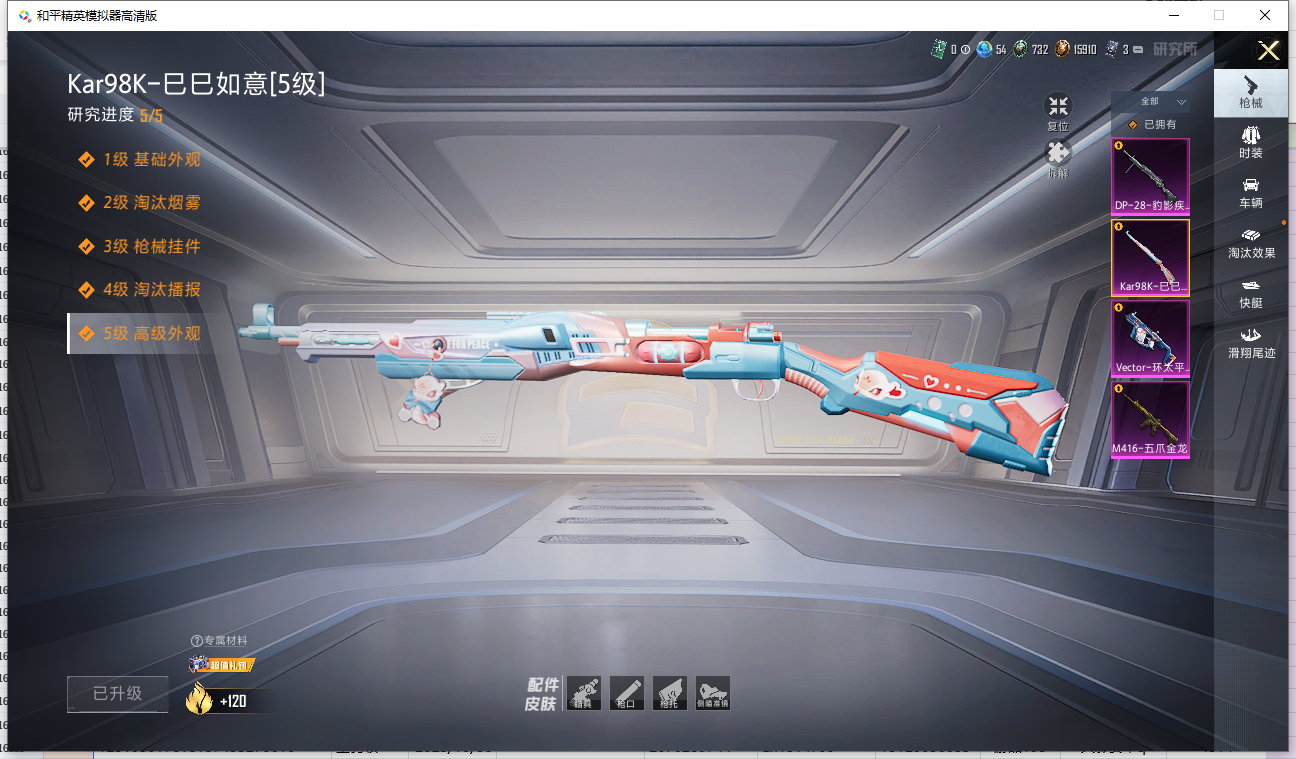Select the 4级 淘汰播报 level entry
The image size is (1296, 759).
[x=151, y=289]
